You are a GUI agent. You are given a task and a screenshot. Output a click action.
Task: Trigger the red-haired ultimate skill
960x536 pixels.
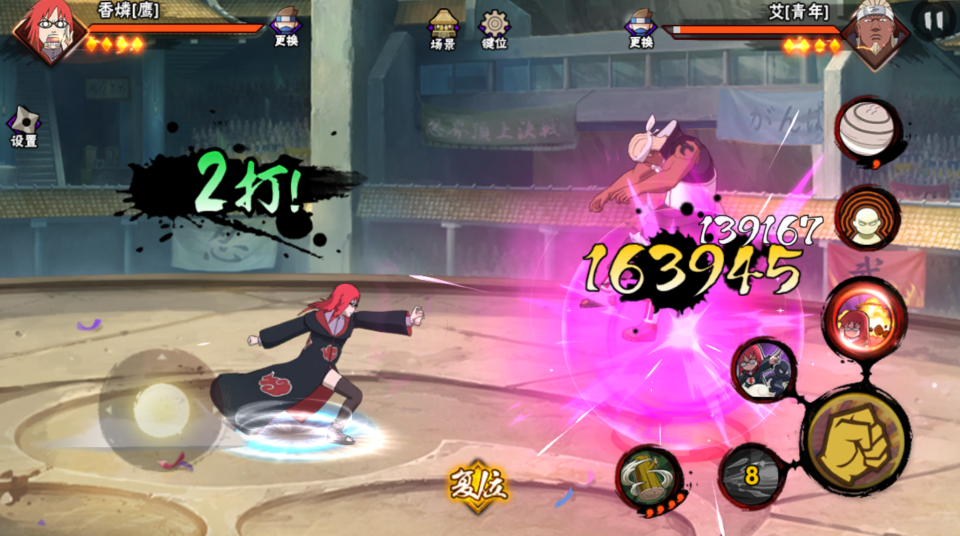pyautogui.click(x=864, y=316)
